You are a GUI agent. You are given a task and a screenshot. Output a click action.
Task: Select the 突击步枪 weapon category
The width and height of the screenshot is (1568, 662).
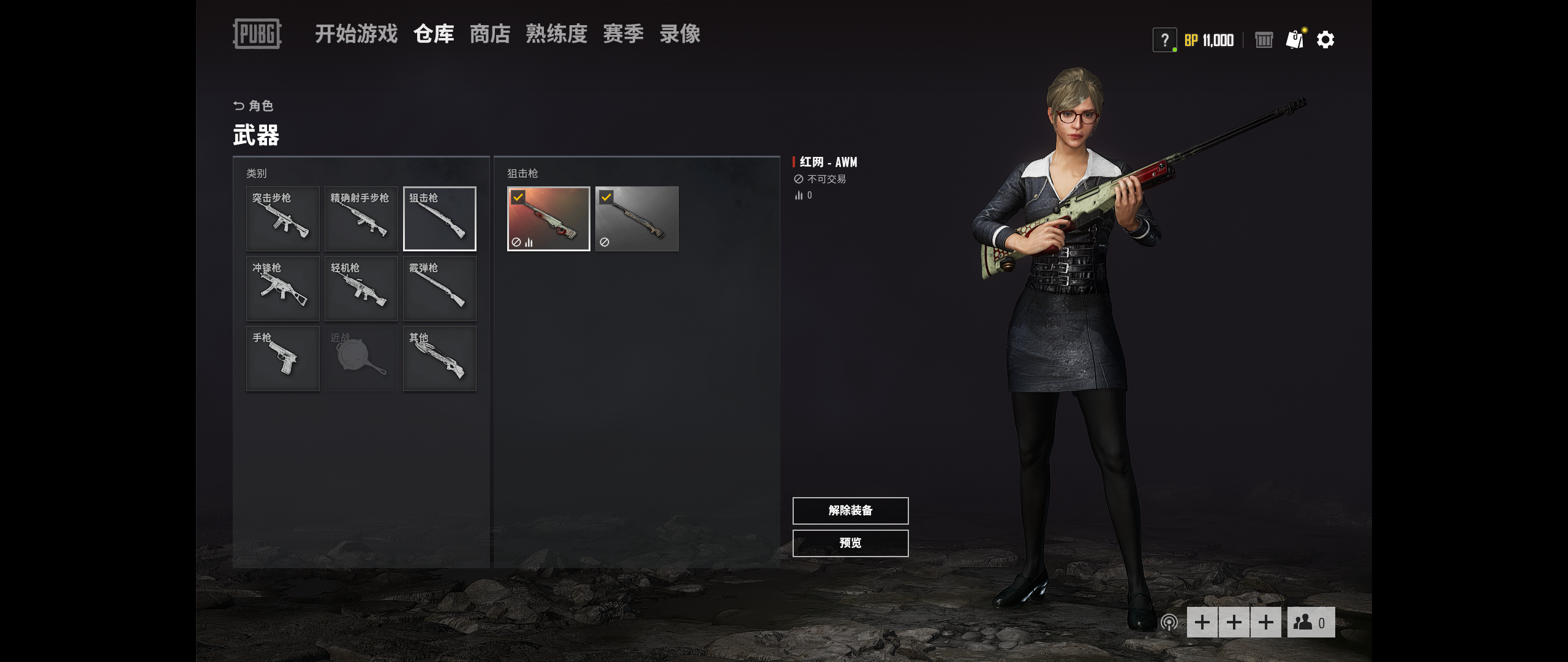click(282, 219)
